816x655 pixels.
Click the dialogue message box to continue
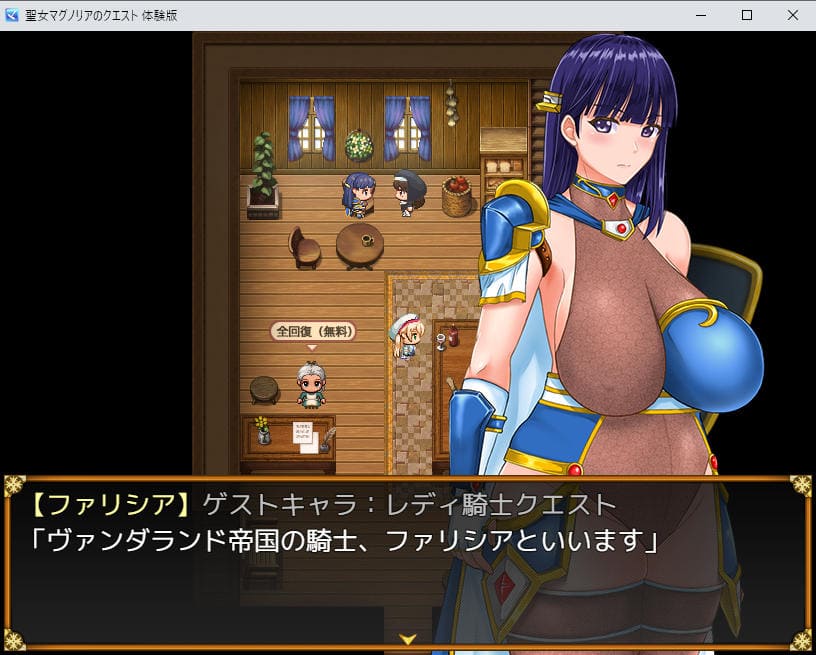(408, 560)
